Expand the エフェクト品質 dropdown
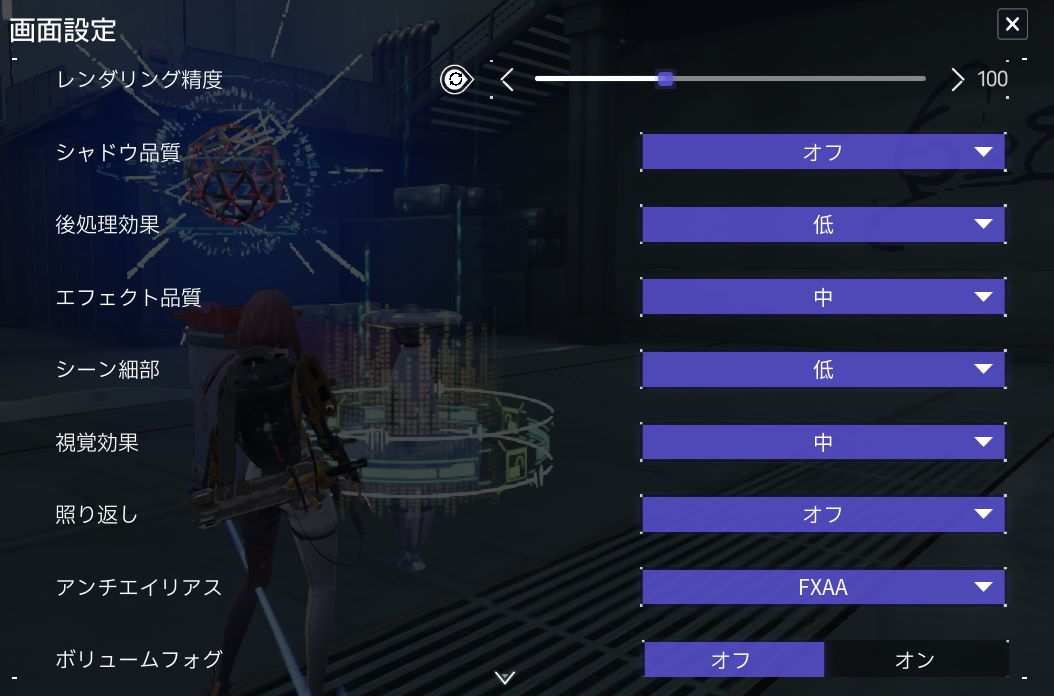The height and width of the screenshot is (696, 1054). point(823,297)
